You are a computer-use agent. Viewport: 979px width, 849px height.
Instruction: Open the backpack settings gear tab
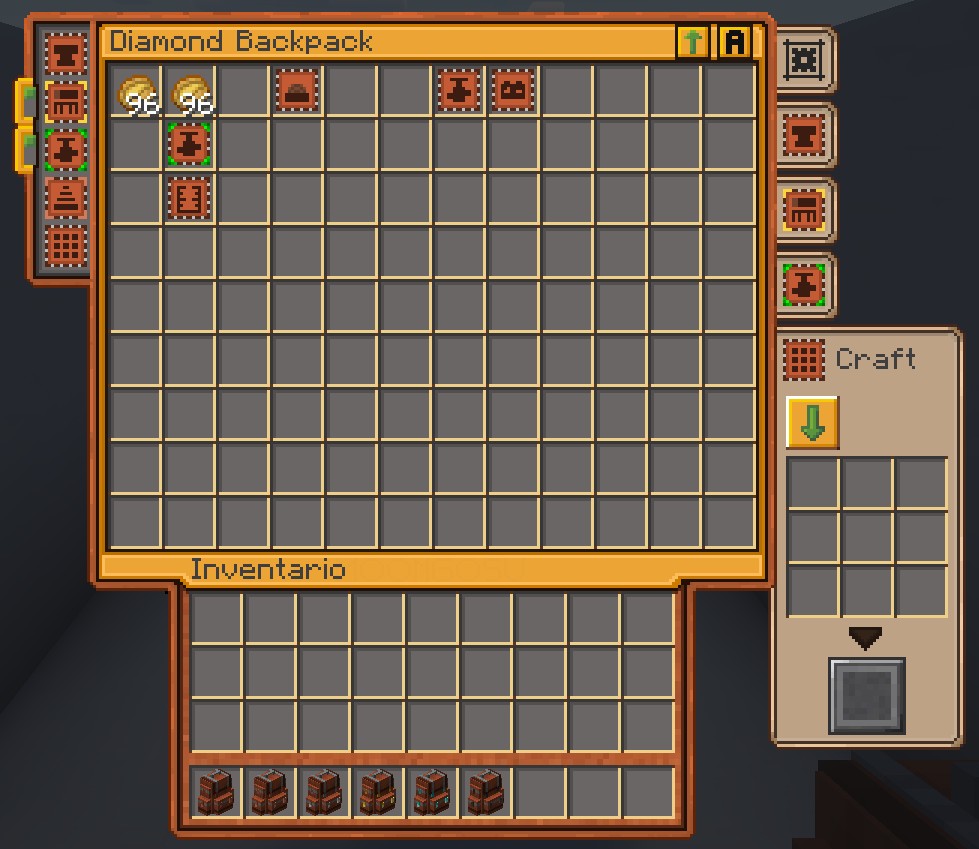pos(803,60)
